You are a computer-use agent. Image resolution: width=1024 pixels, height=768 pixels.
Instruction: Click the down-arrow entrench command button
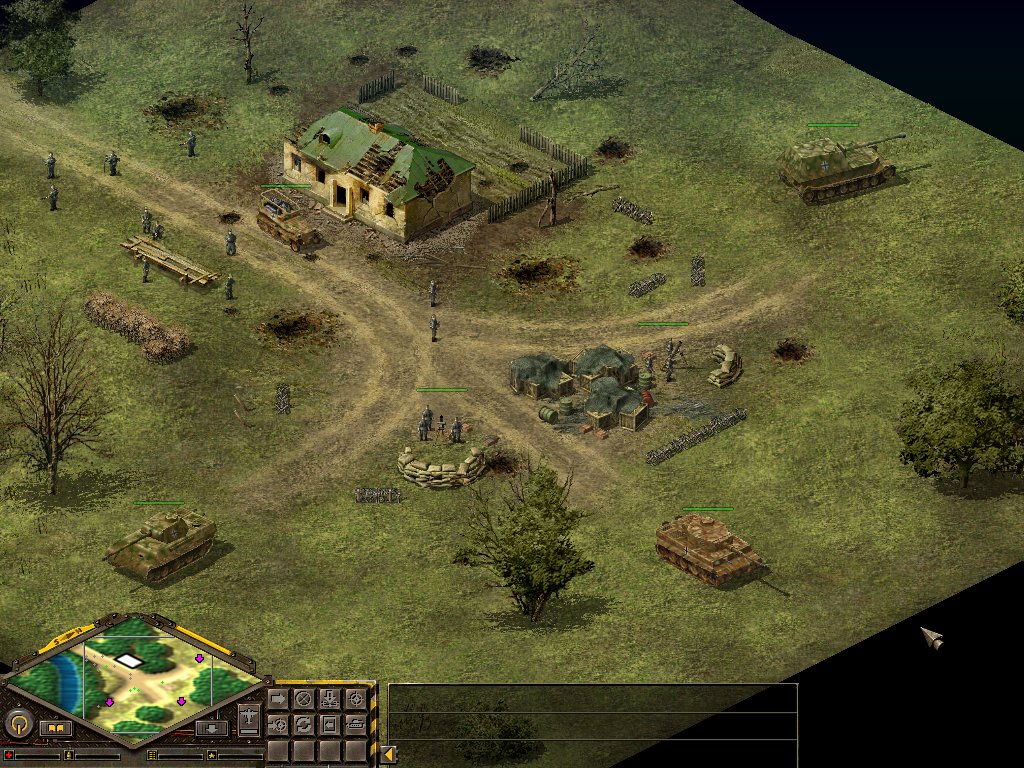point(329,698)
